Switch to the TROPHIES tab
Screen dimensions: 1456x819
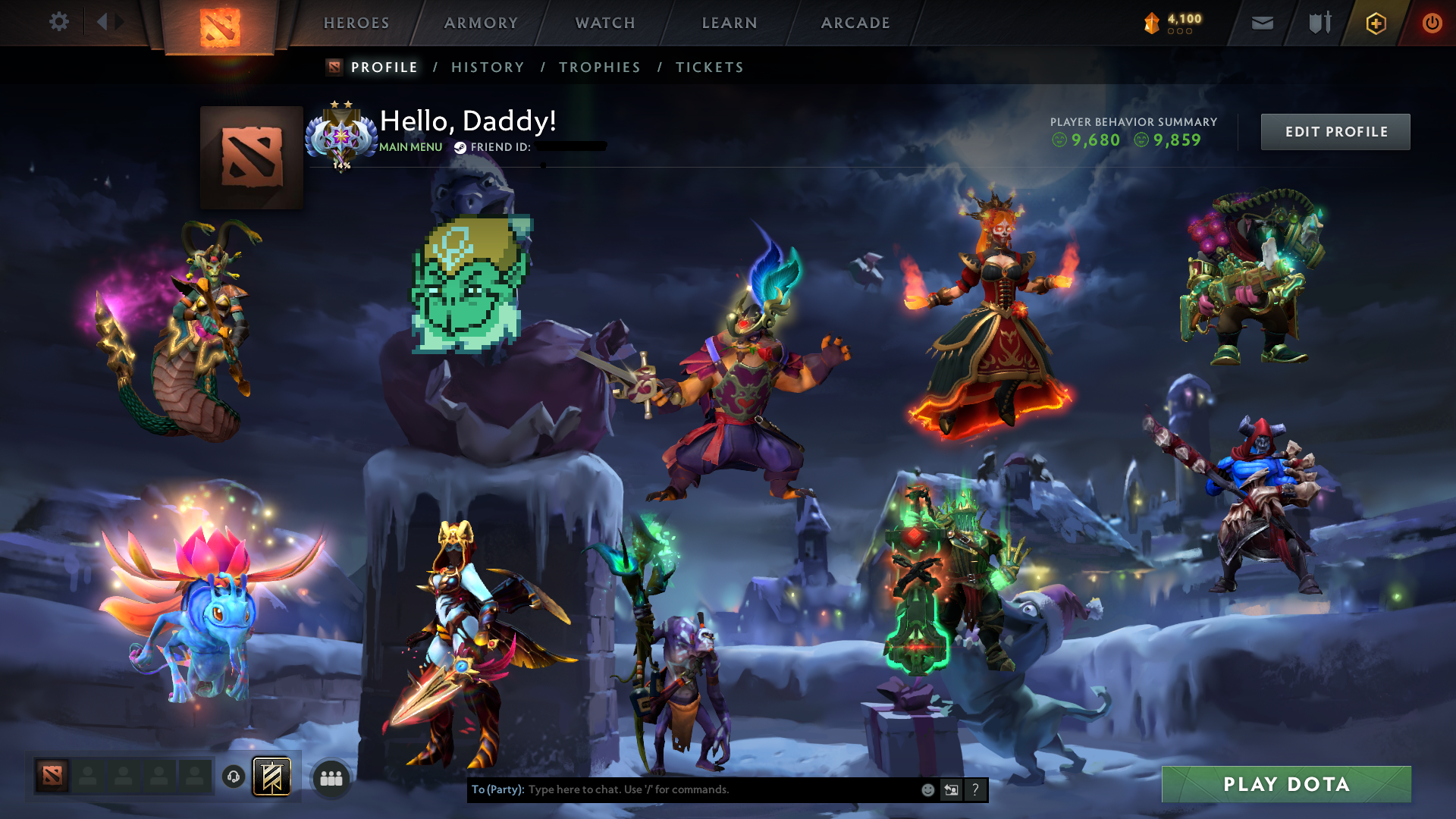(599, 67)
